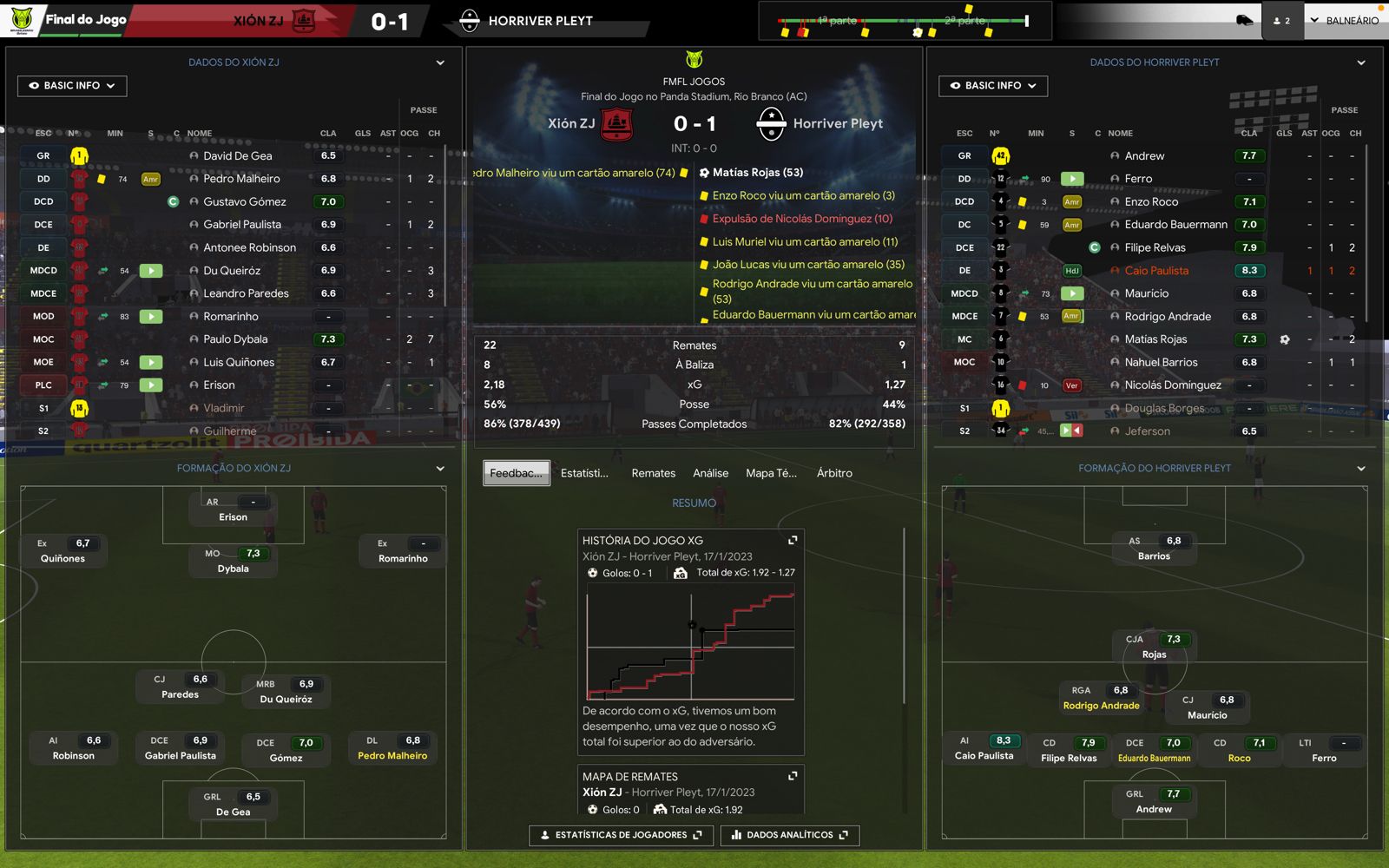Select the Feedback tab

(x=517, y=473)
